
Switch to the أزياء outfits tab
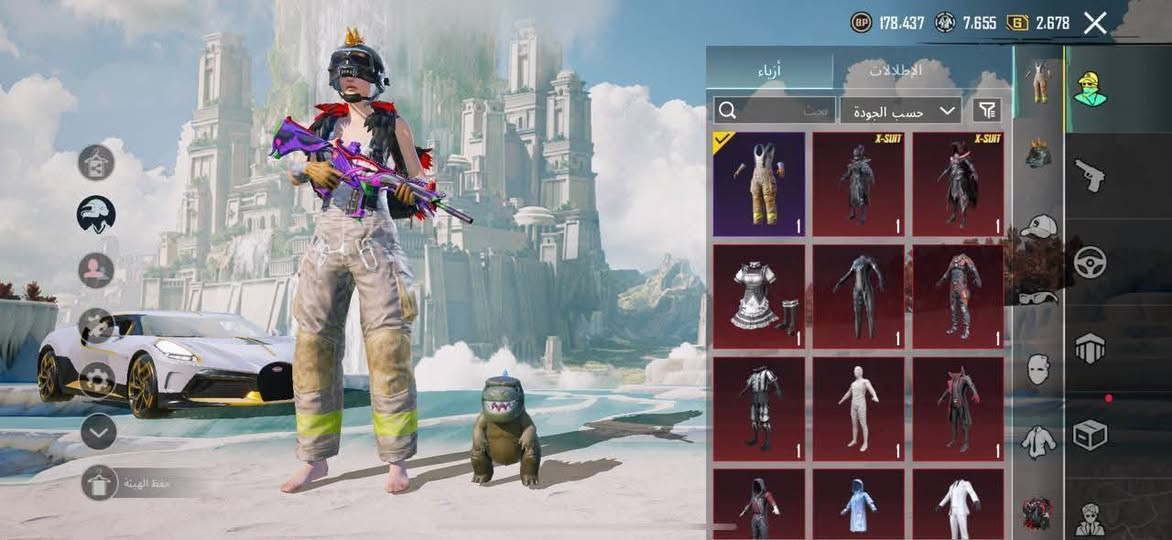click(768, 71)
